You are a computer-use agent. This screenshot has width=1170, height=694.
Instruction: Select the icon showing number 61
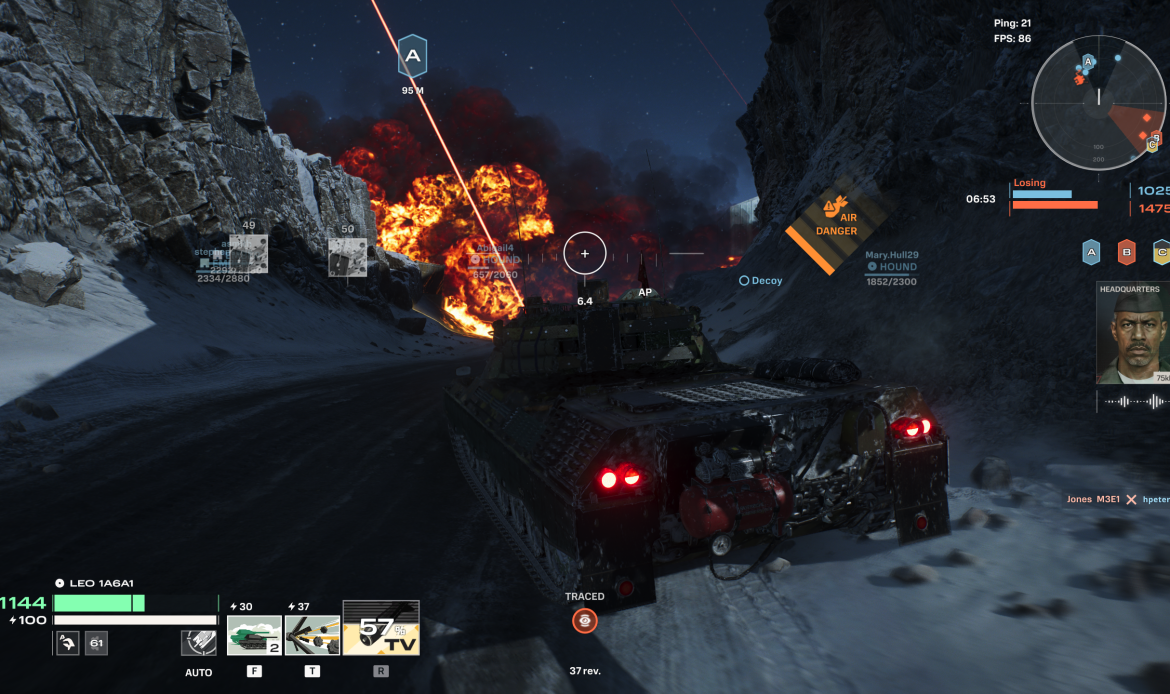96,643
